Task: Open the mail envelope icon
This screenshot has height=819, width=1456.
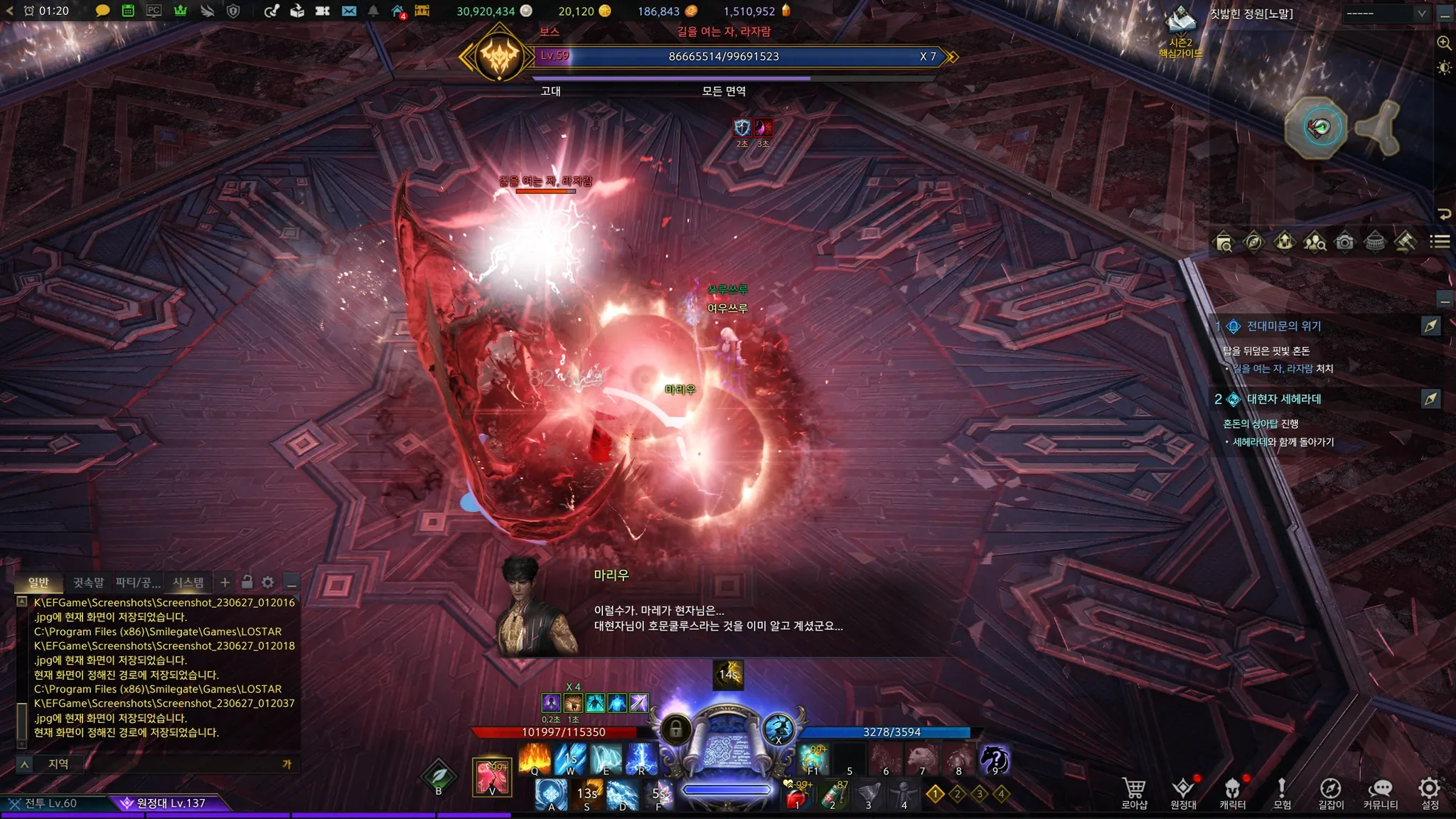Action: point(348,11)
